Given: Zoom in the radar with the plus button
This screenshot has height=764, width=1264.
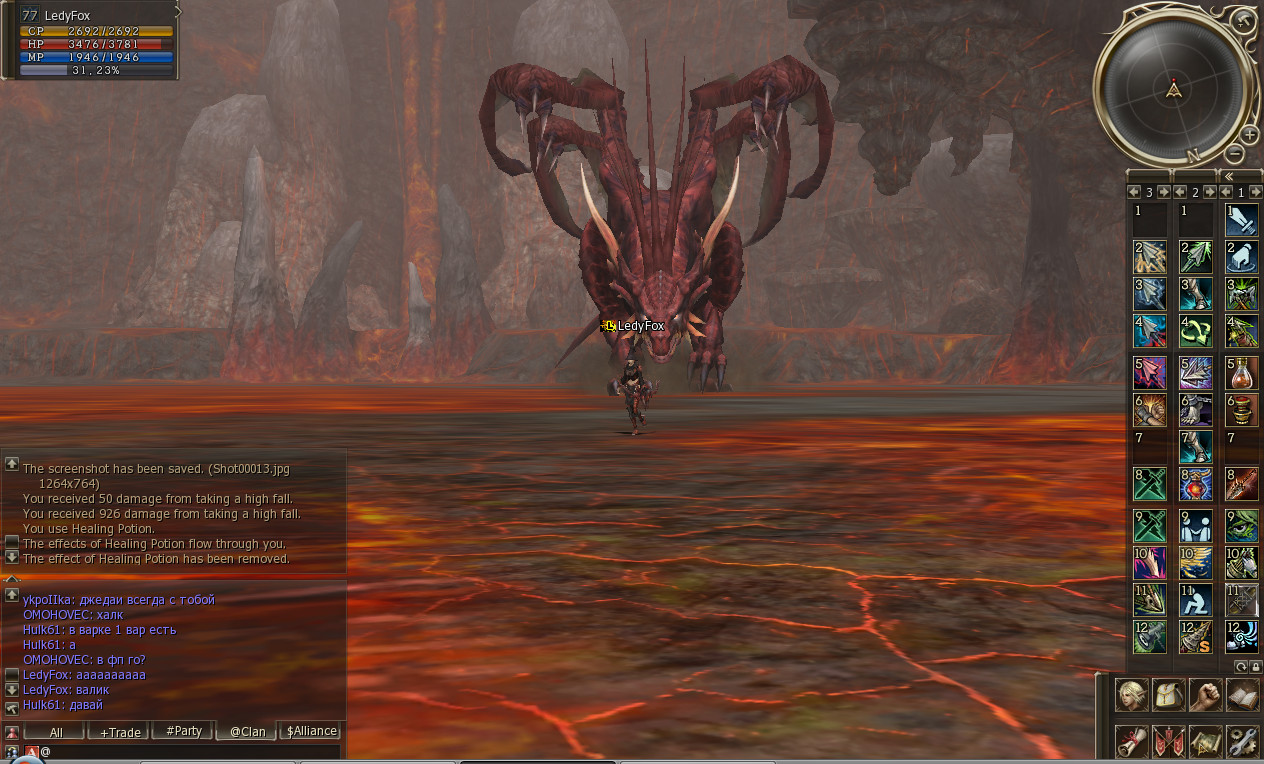Looking at the screenshot, I should coord(1249,135).
